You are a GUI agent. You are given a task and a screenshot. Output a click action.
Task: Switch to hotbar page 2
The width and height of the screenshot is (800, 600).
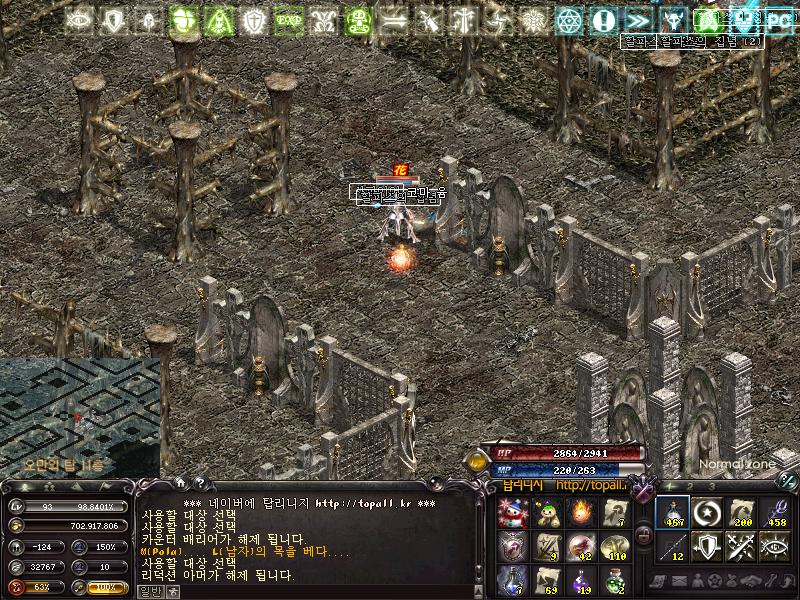pyautogui.click(x=690, y=486)
